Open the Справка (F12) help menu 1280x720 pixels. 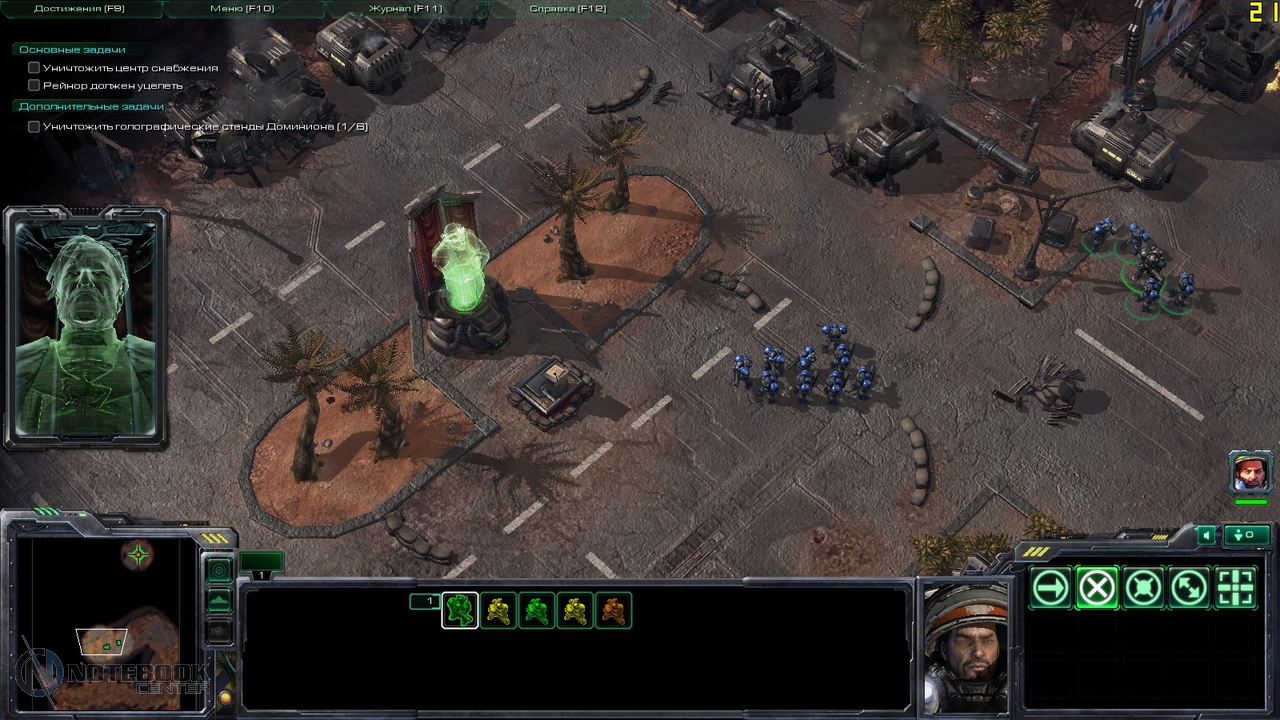pos(567,9)
